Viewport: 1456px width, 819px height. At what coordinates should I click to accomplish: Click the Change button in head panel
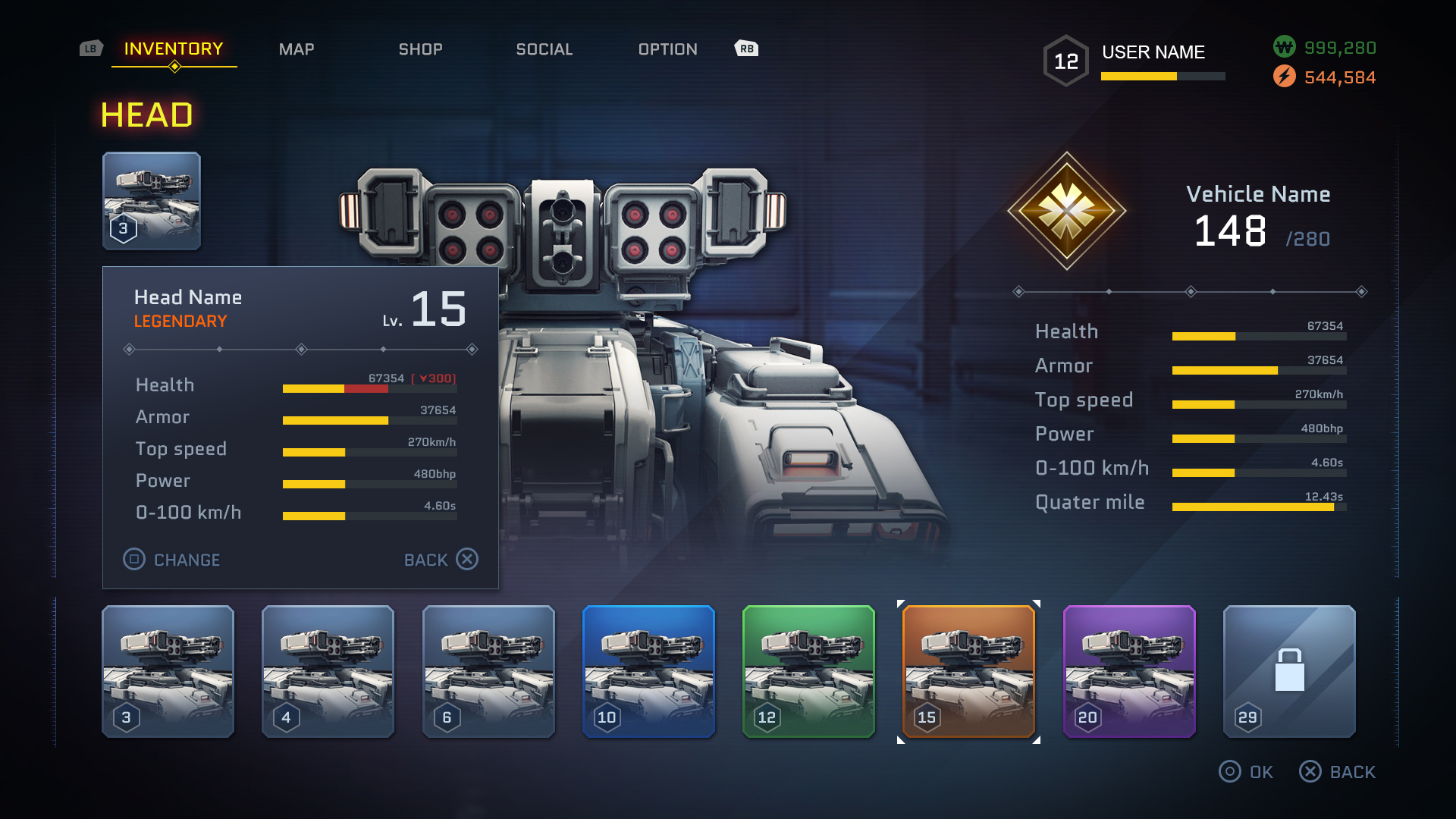(x=172, y=560)
